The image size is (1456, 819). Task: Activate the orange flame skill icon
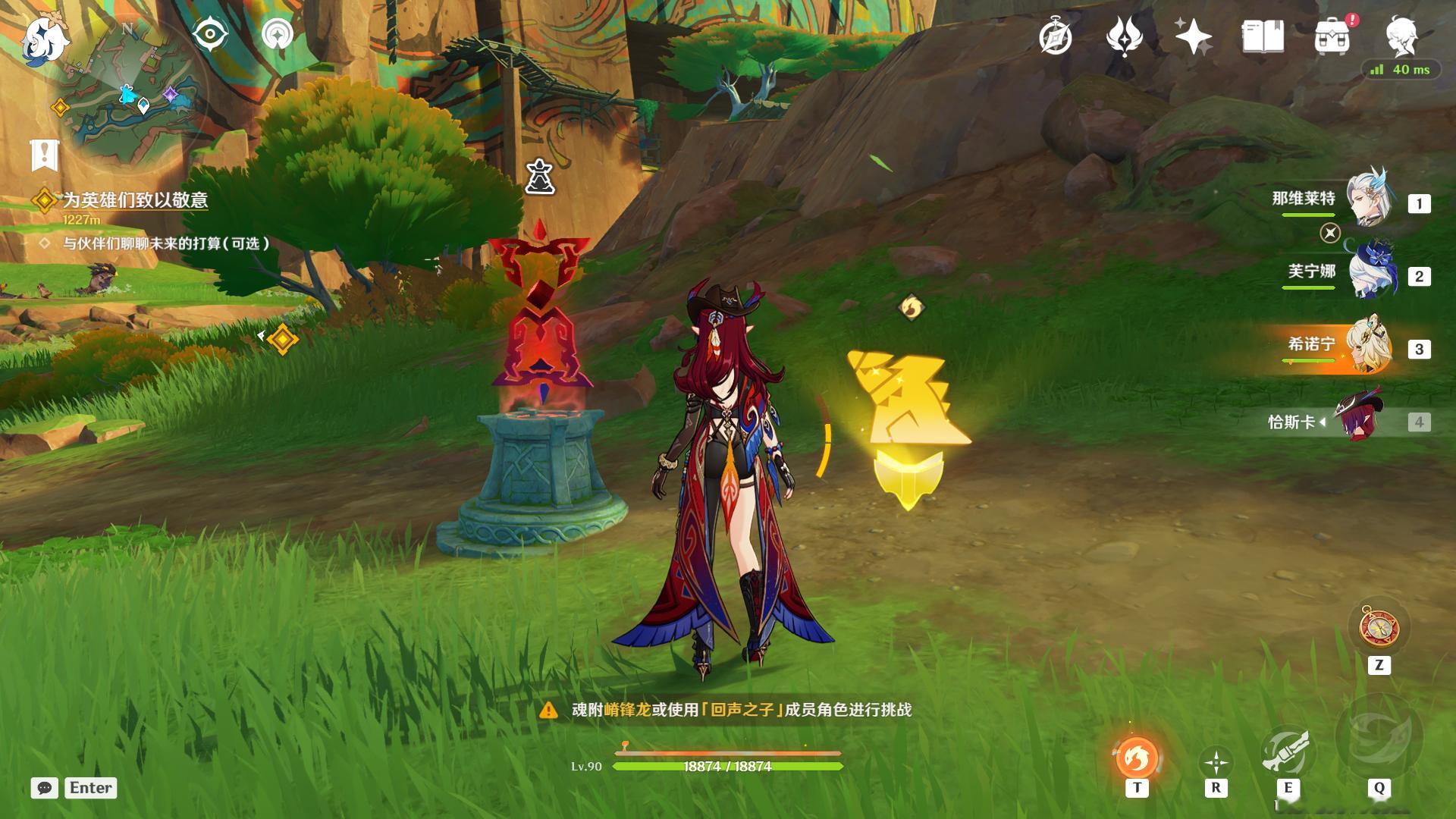[x=1136, y=757]
